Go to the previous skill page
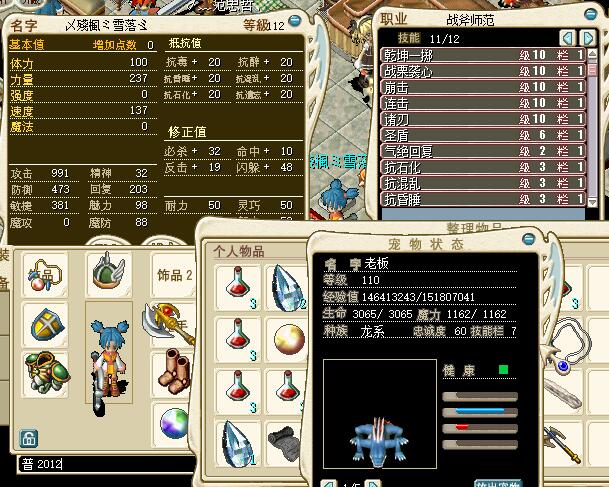 (567, 37)
